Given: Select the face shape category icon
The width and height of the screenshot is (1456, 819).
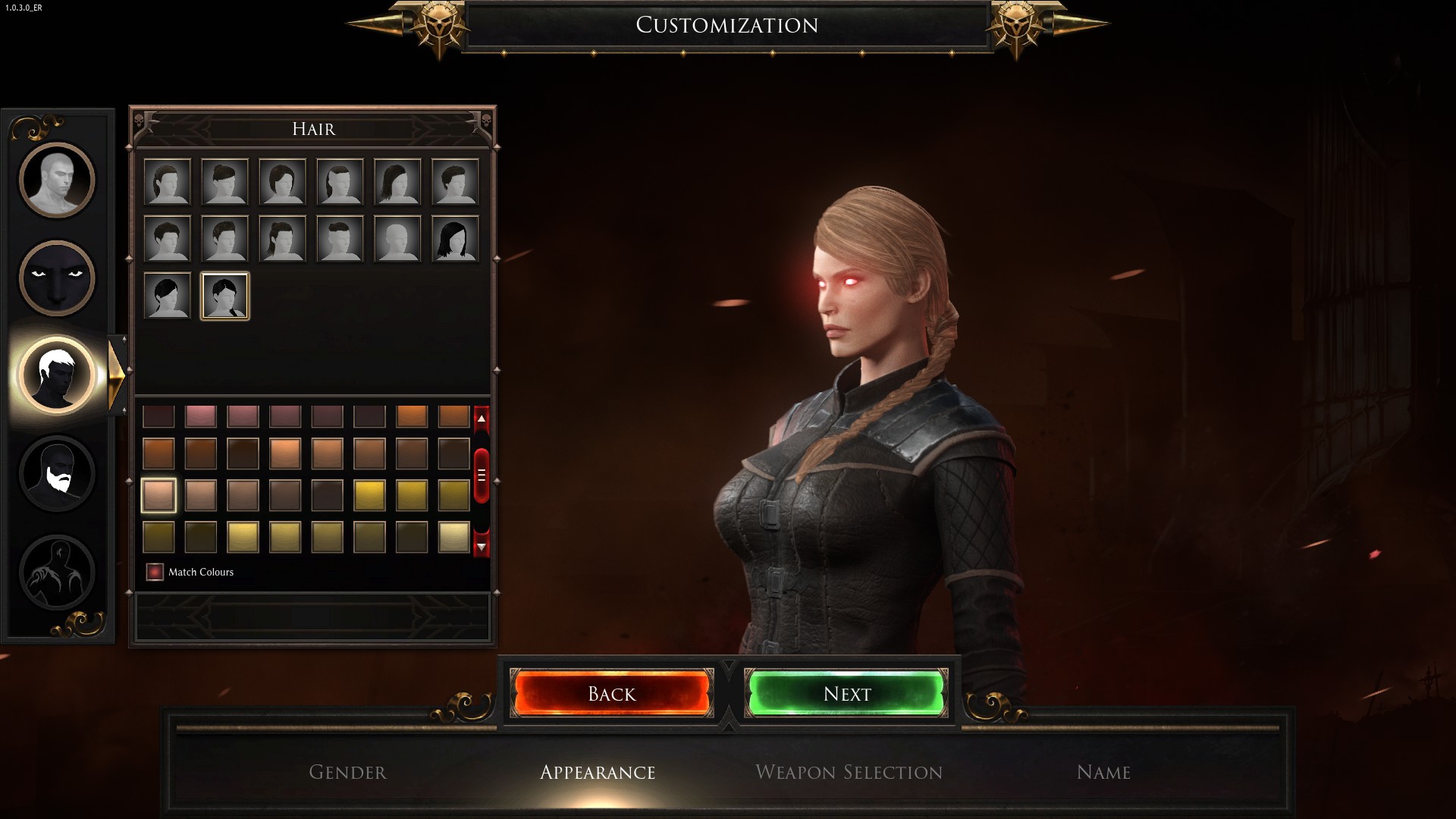Looking at the screenshot, I should (x=57, y=180).
